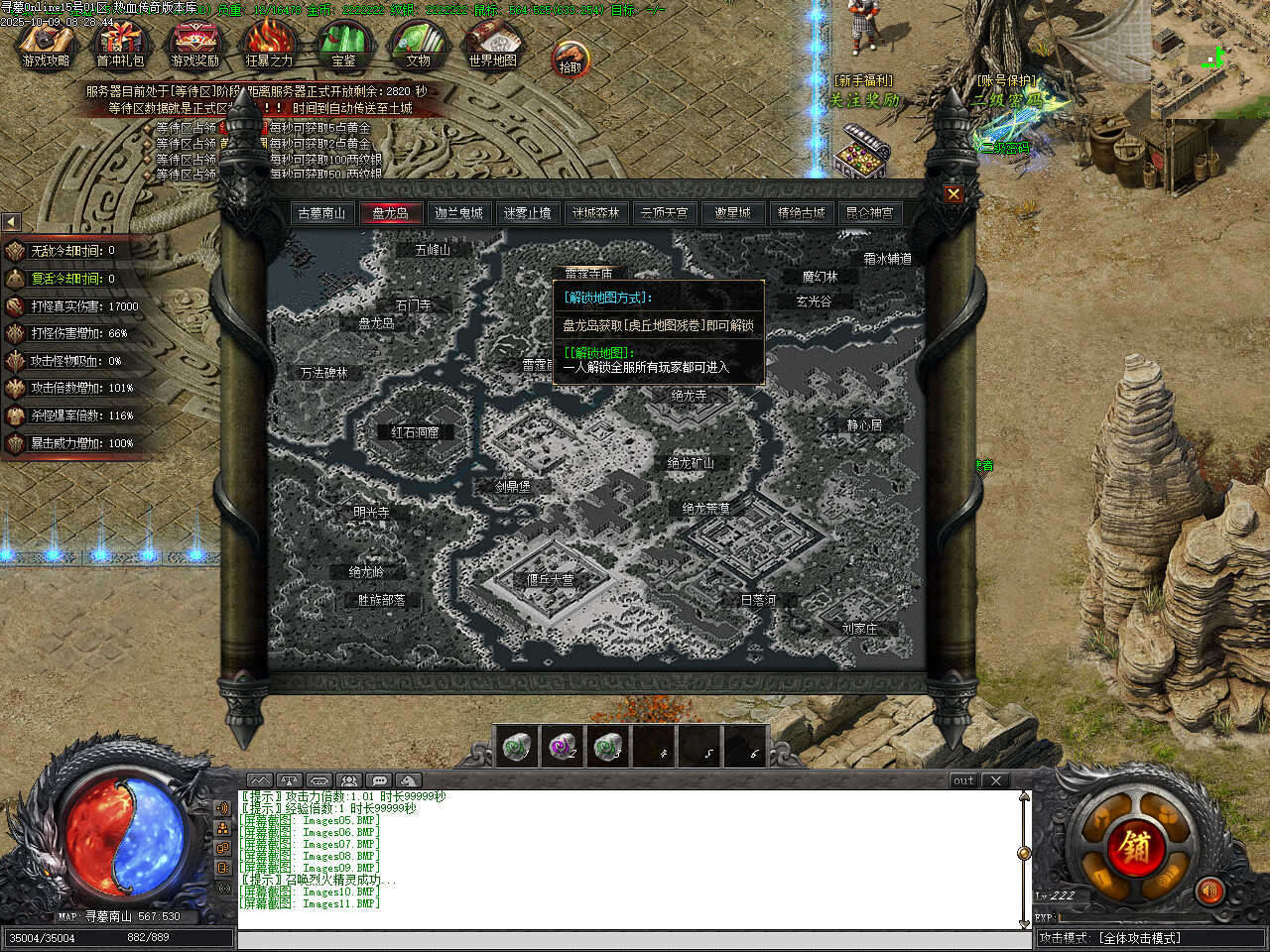Image resolution: width=1270 pixels, height=952 pixels.
Task: Switch to the 古墓南山 map tab
Action: click(321, 213)
